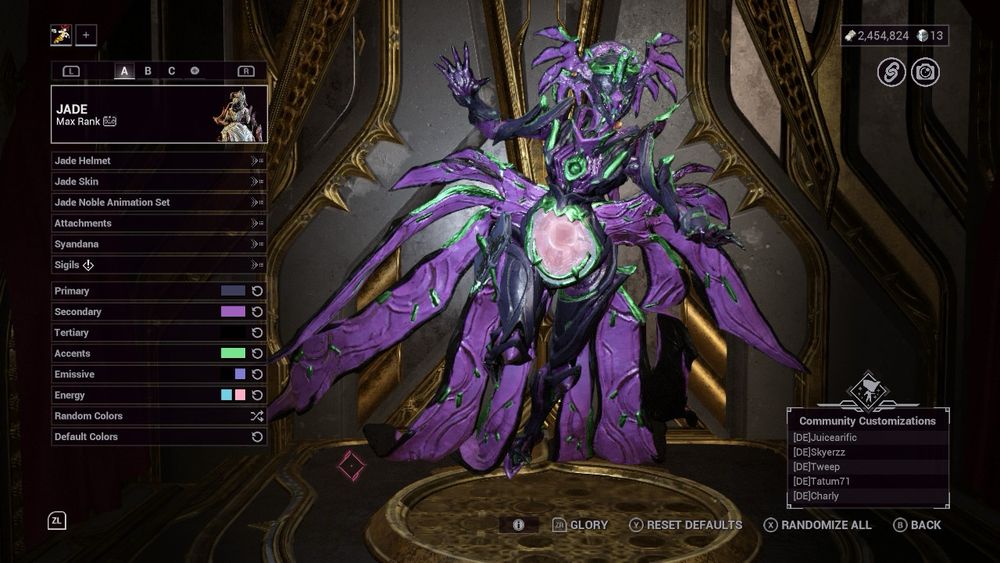
Task: Add a new loadout with plus button
Action: point(86,35)
